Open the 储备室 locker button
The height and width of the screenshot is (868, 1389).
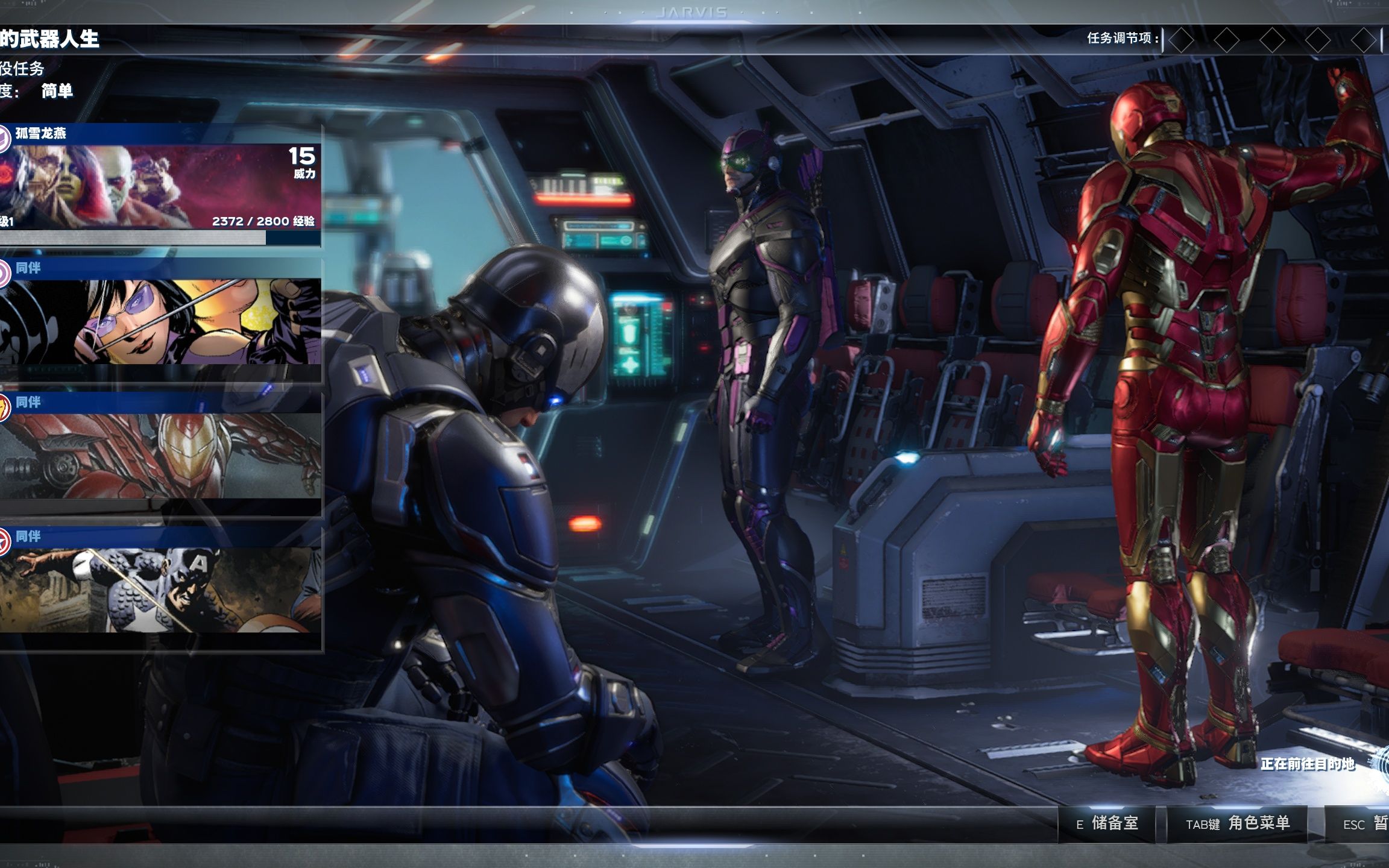(x=1107, y=823)
